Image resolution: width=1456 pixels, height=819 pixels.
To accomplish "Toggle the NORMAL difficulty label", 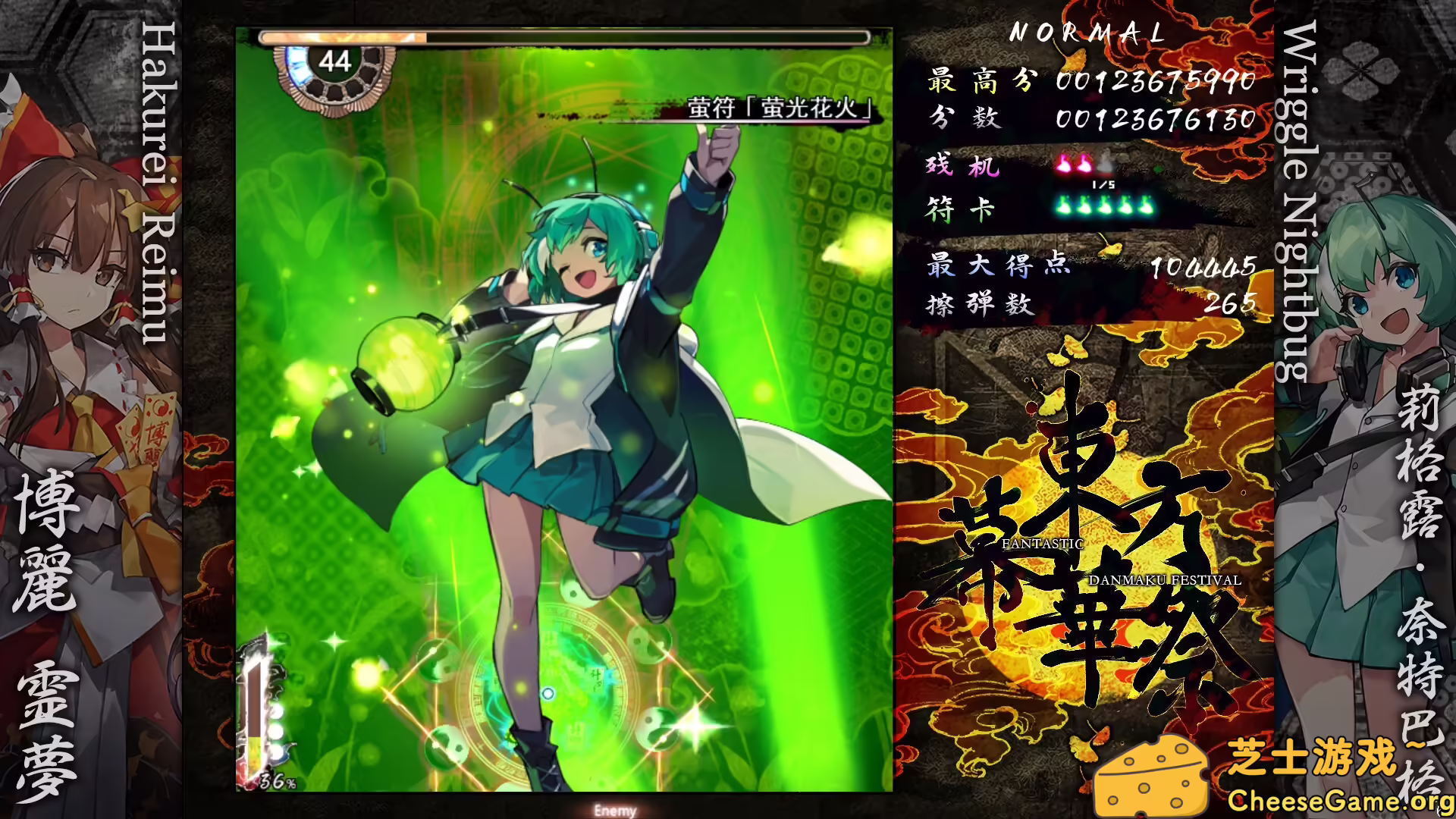I will click(x=1088, y=32).
